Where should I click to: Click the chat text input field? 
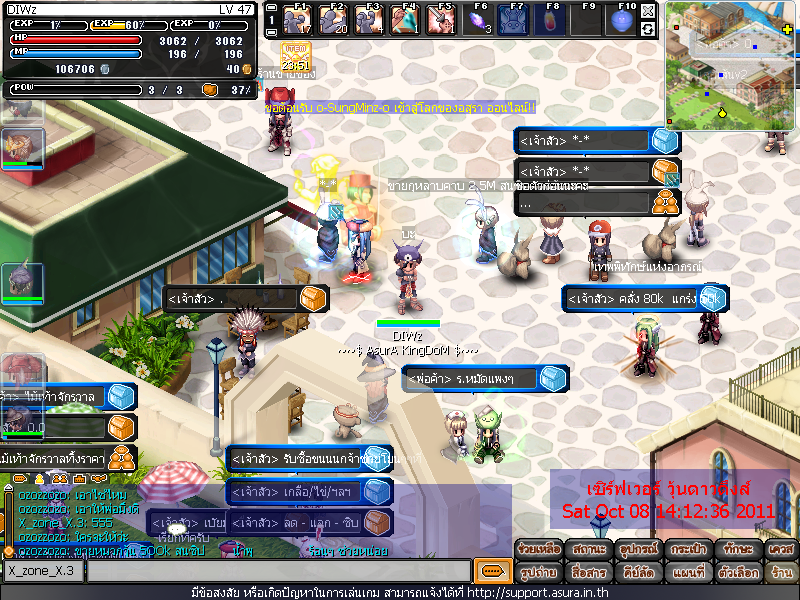pos(280,571)
